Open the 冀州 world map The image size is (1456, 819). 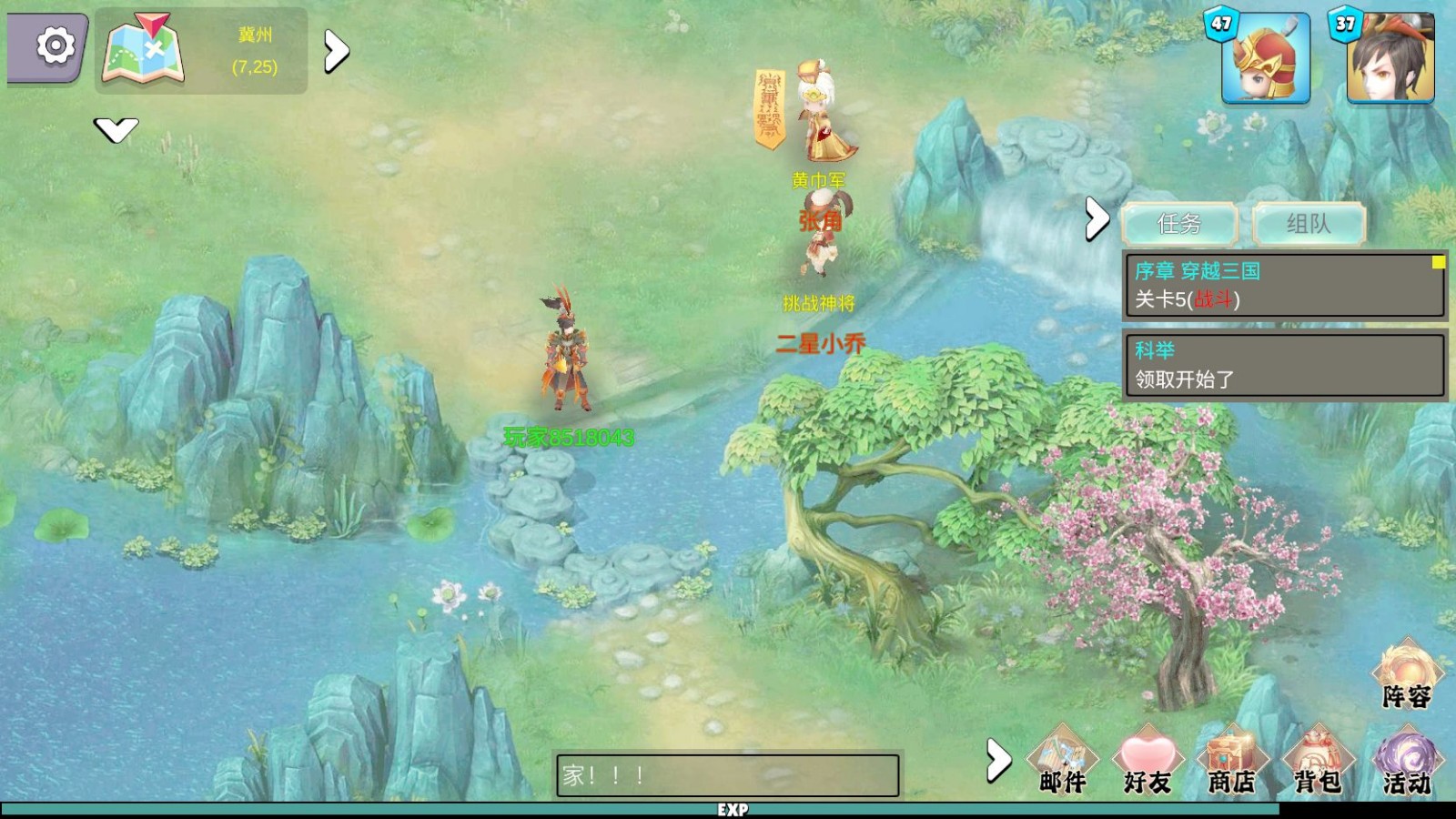pyautogui.click(x=144, y=50)
